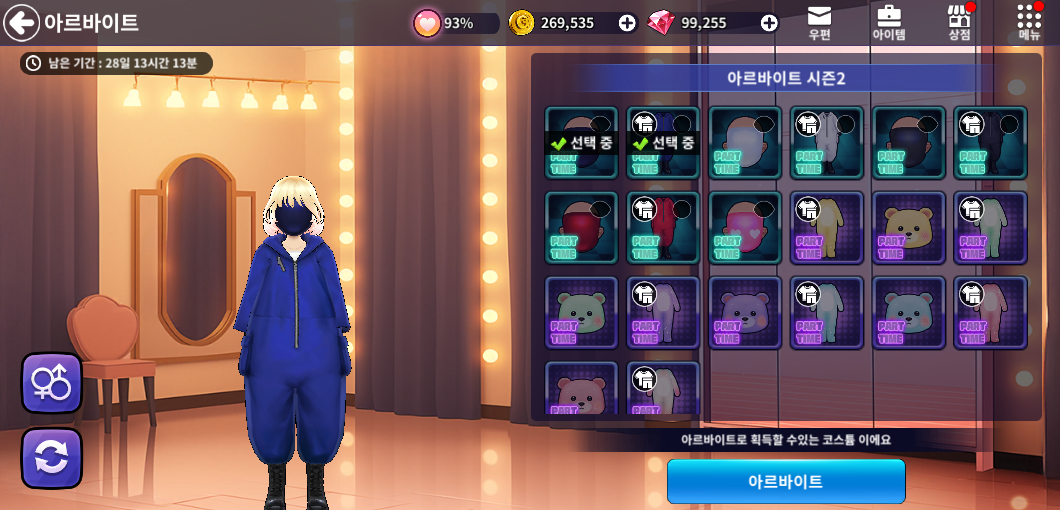Add more gold coins
This screenshot has width=1060, height=510.
(627, 23)
